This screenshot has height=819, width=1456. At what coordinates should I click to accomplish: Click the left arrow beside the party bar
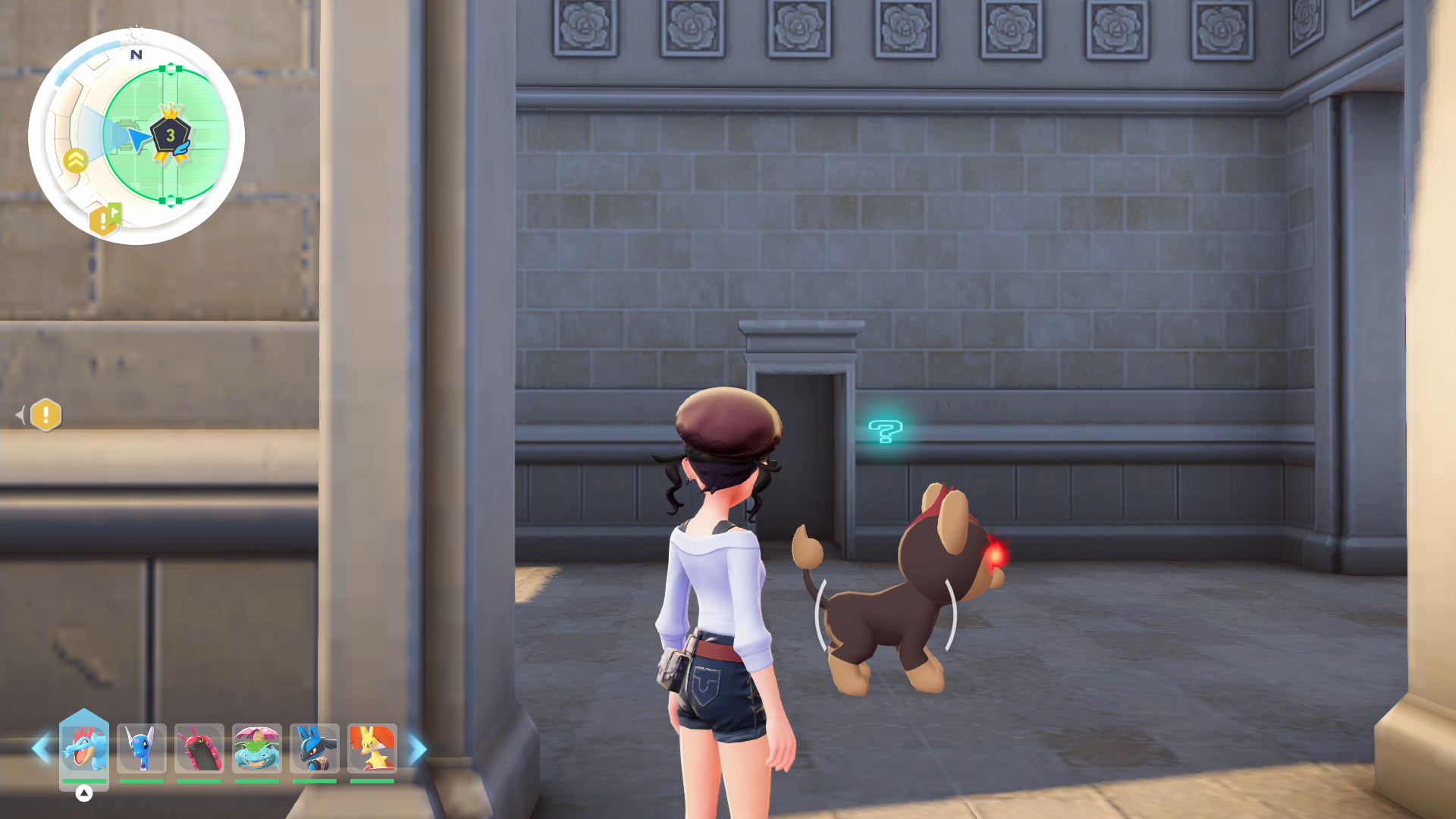click(41, 749)
